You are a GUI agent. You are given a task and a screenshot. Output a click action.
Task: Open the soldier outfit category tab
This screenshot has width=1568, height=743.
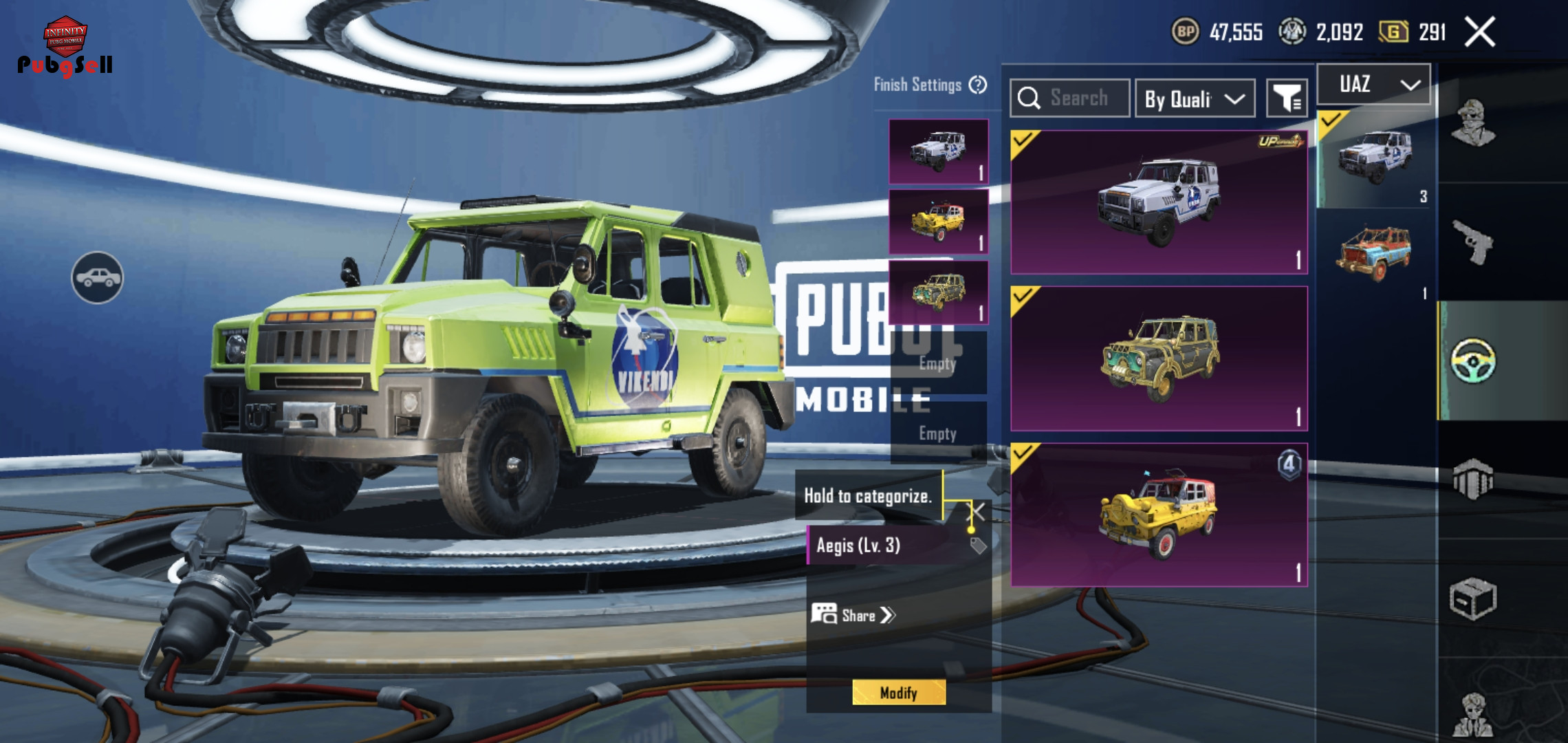tap(1472, 124)
